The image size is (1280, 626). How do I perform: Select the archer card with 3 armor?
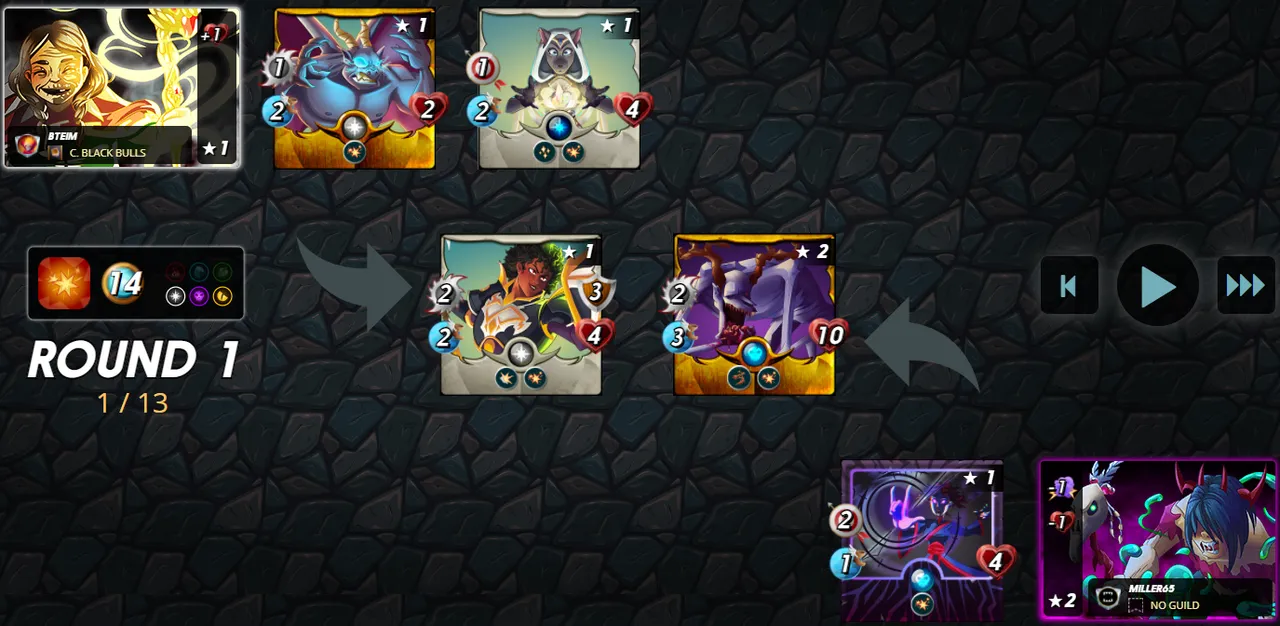click(521, 314)
